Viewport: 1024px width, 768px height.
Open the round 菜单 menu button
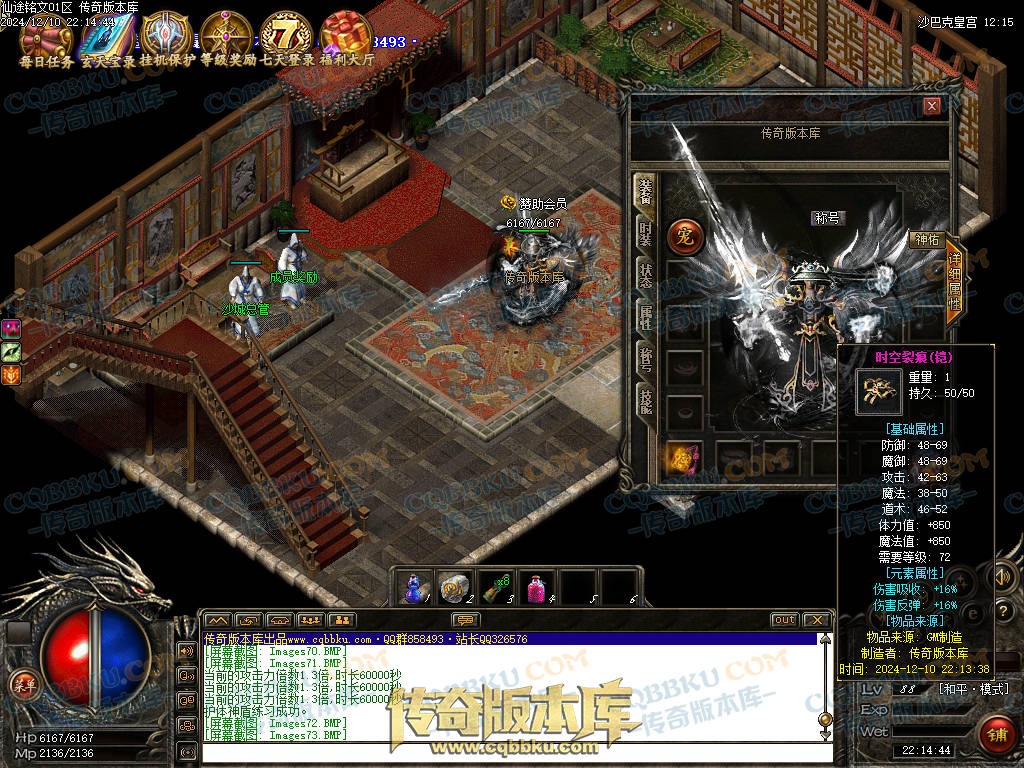point(21,685)
